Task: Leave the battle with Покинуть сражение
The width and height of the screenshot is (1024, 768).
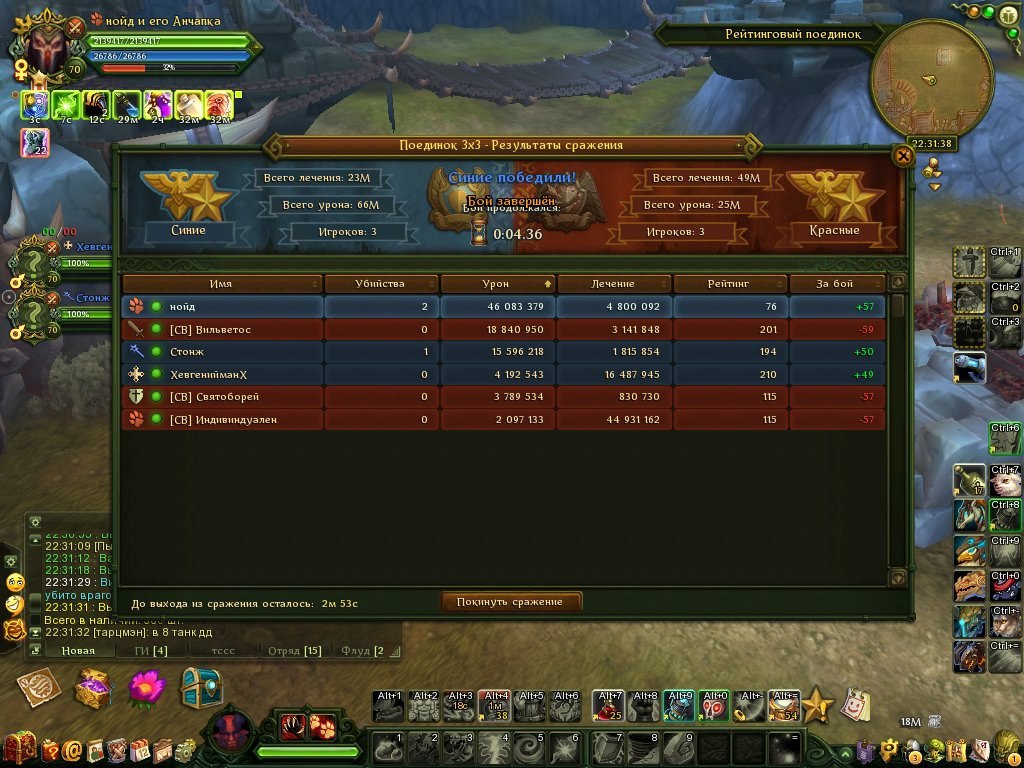Action: click(x=511, y=602)
